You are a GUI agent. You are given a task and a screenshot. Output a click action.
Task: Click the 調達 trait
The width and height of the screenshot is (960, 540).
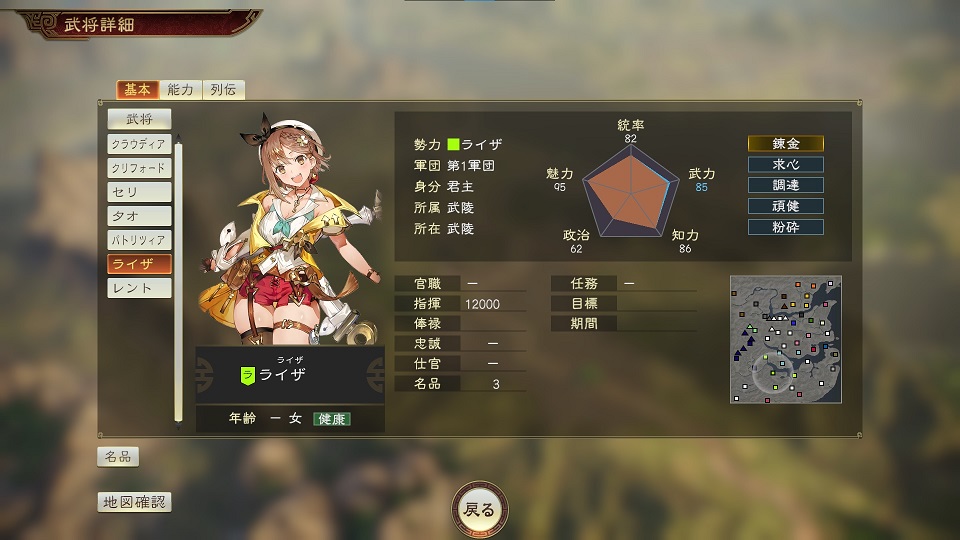tap(786, 186)
